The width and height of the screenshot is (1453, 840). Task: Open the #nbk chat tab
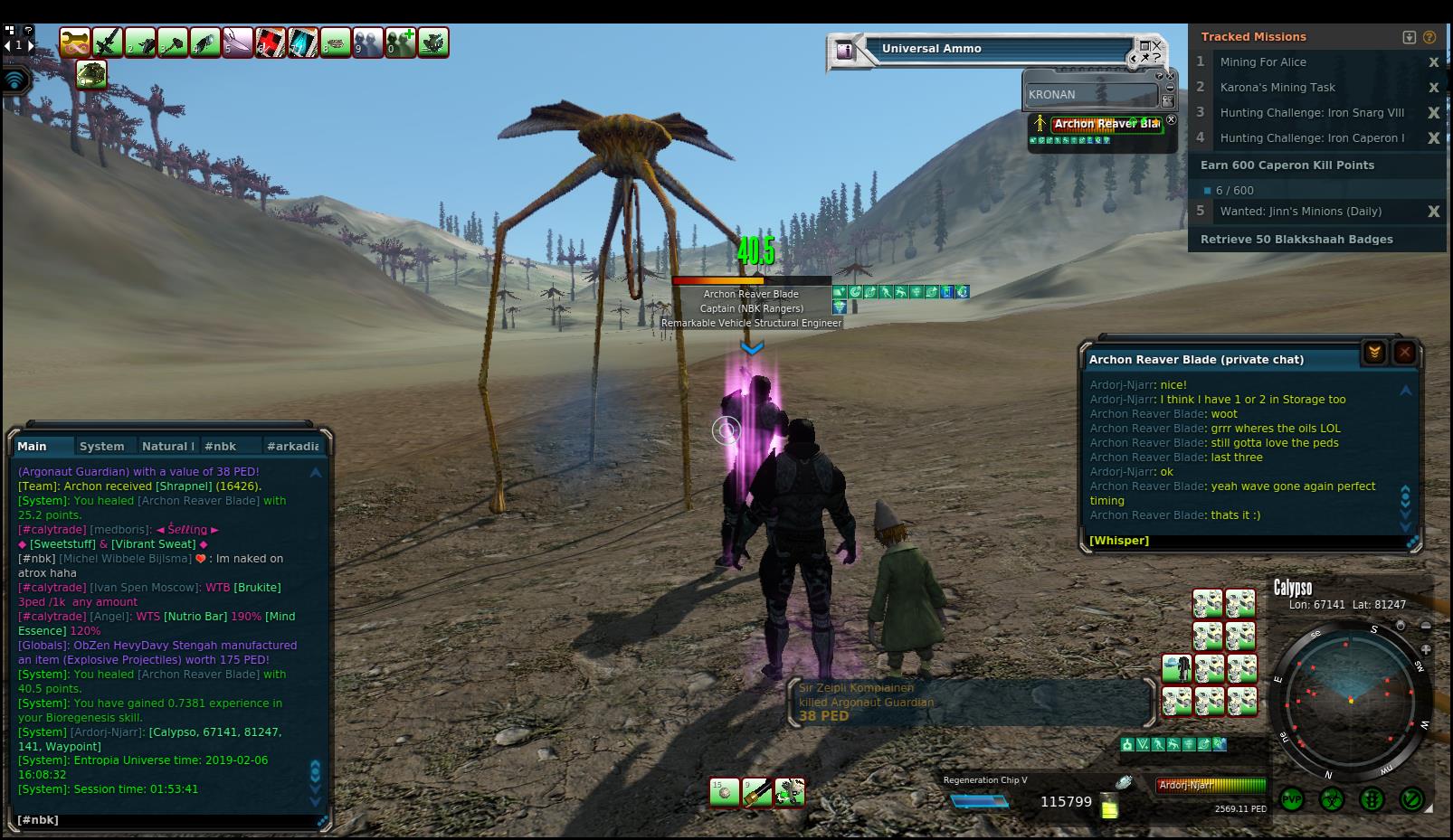point(220,446)
